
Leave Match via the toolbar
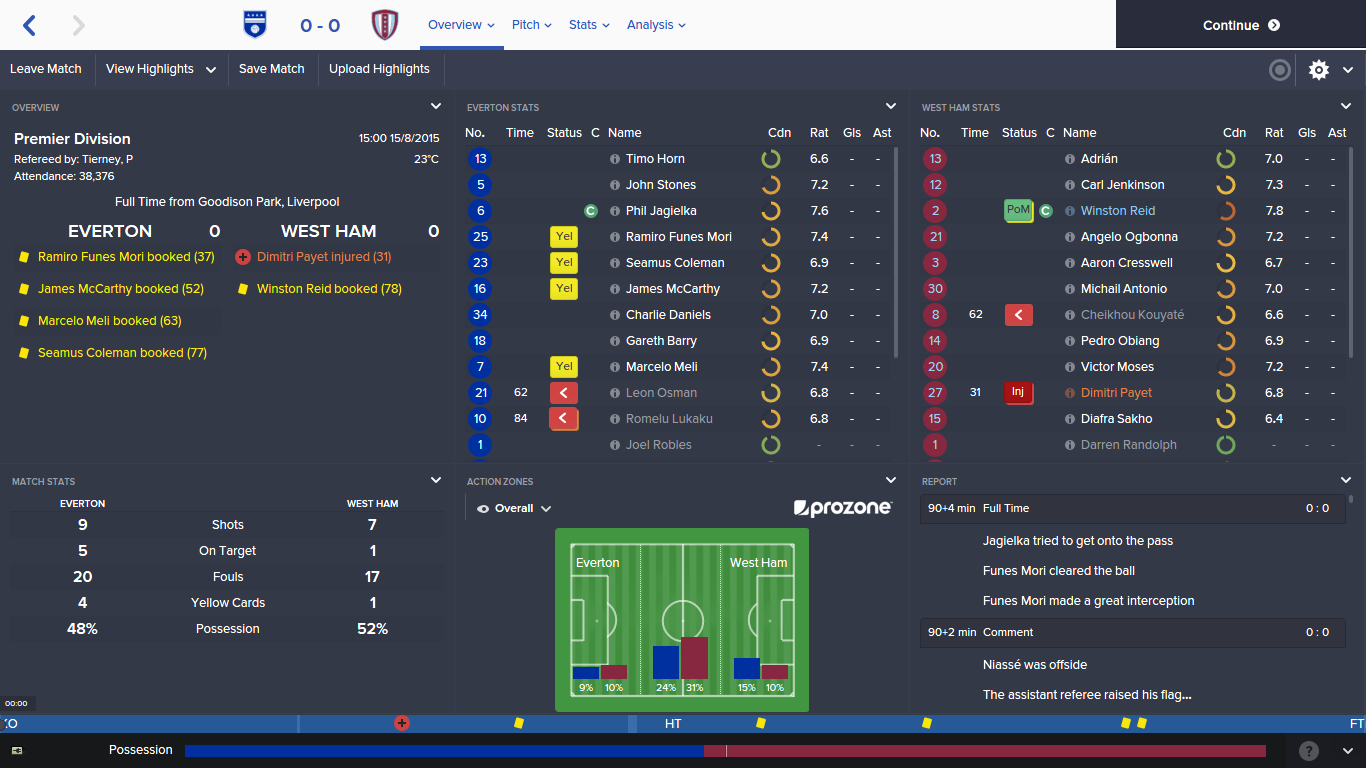pyautogui.click(x=46, y=69)
